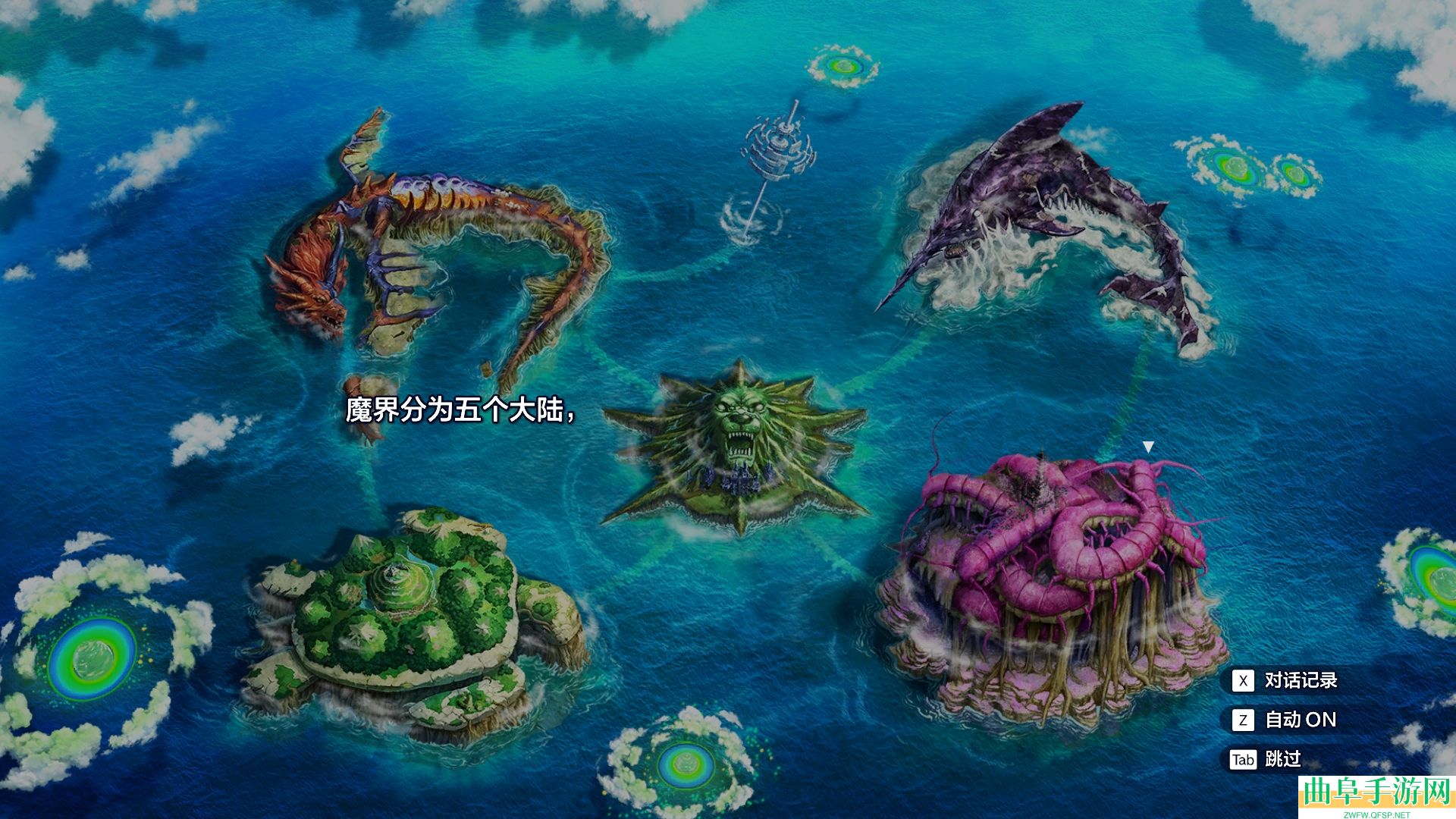The width and height of the screenshot is (1456, 819).
Task: Click the white advance triangle indicator
Action: (1149, 447)
